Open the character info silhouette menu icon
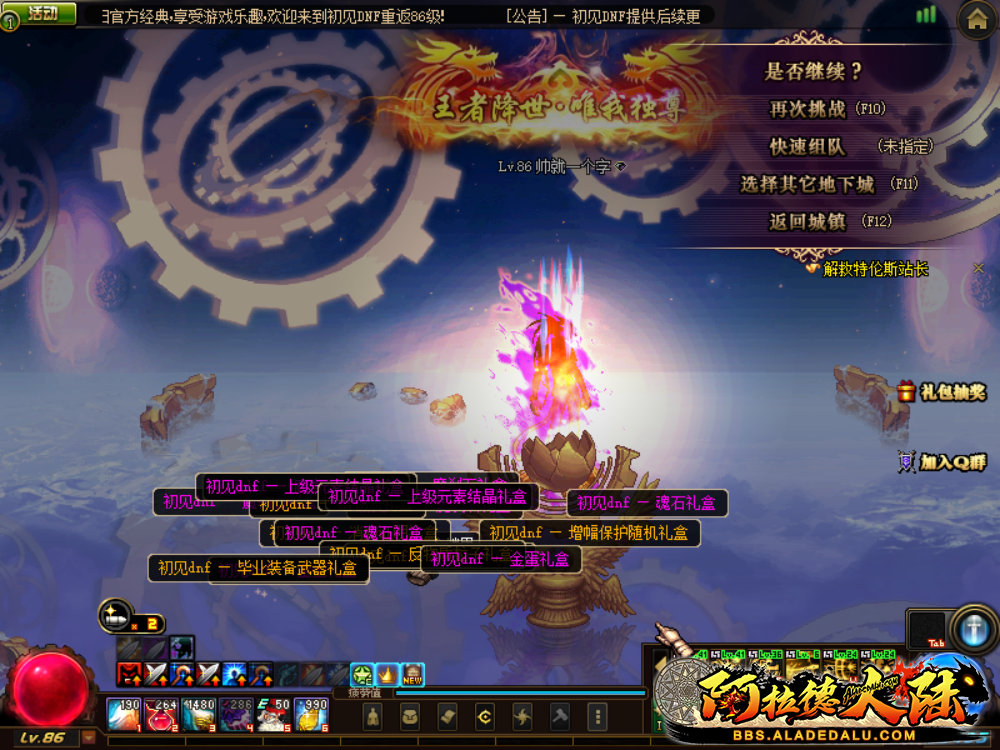 [x=372, y=716]
